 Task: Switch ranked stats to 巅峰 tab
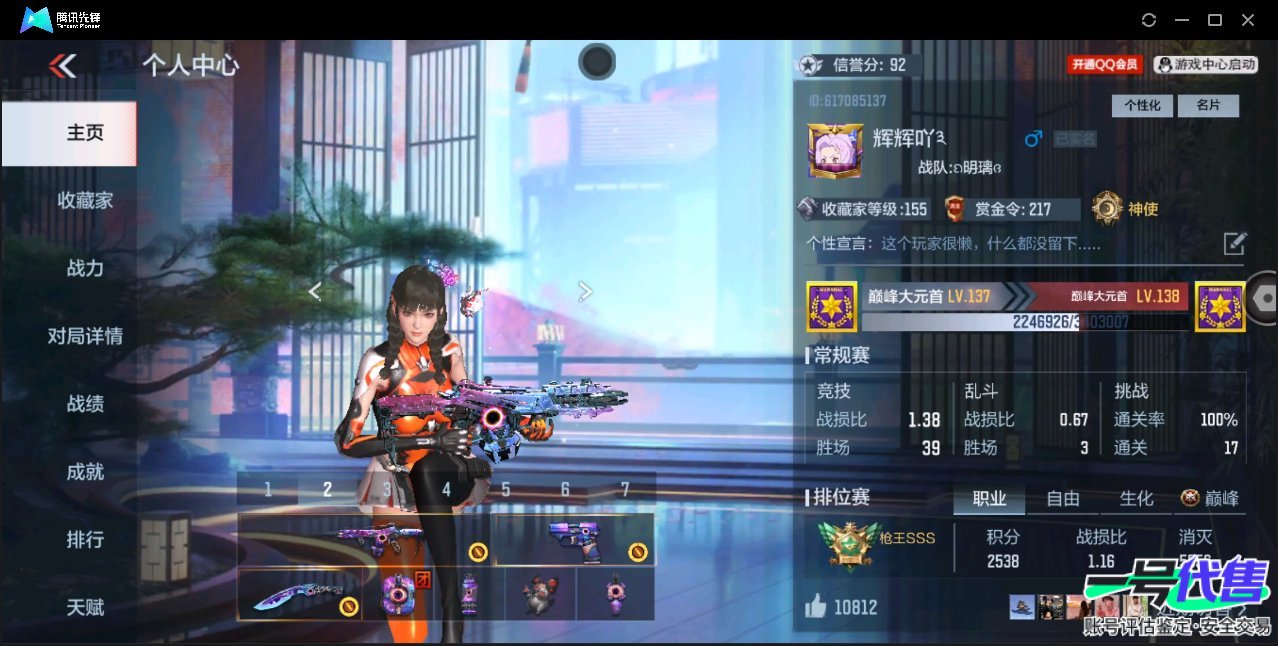(1210, 499)
